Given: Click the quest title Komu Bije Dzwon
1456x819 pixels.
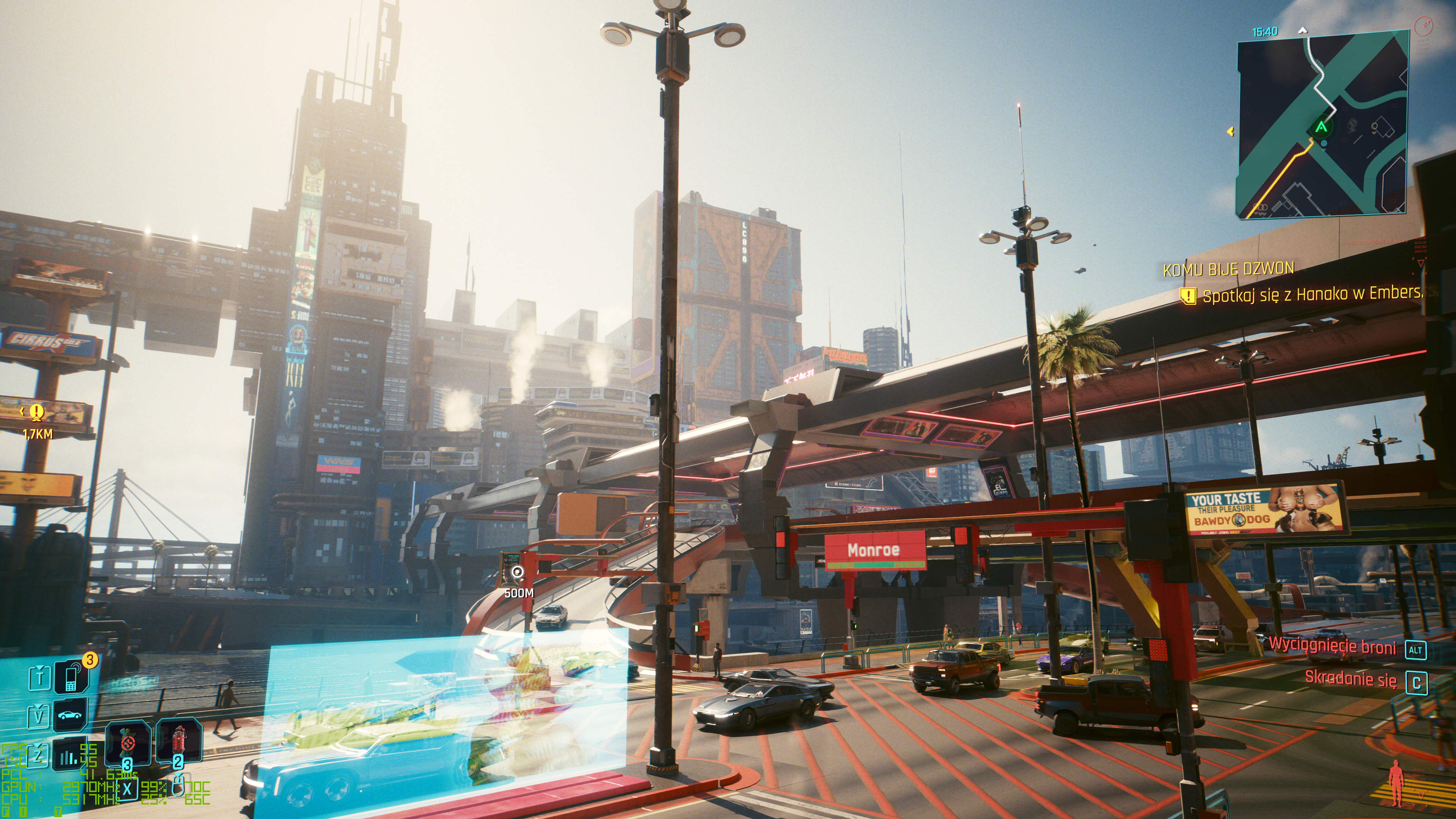Looking at the screenshot, I should (1228, 270).
